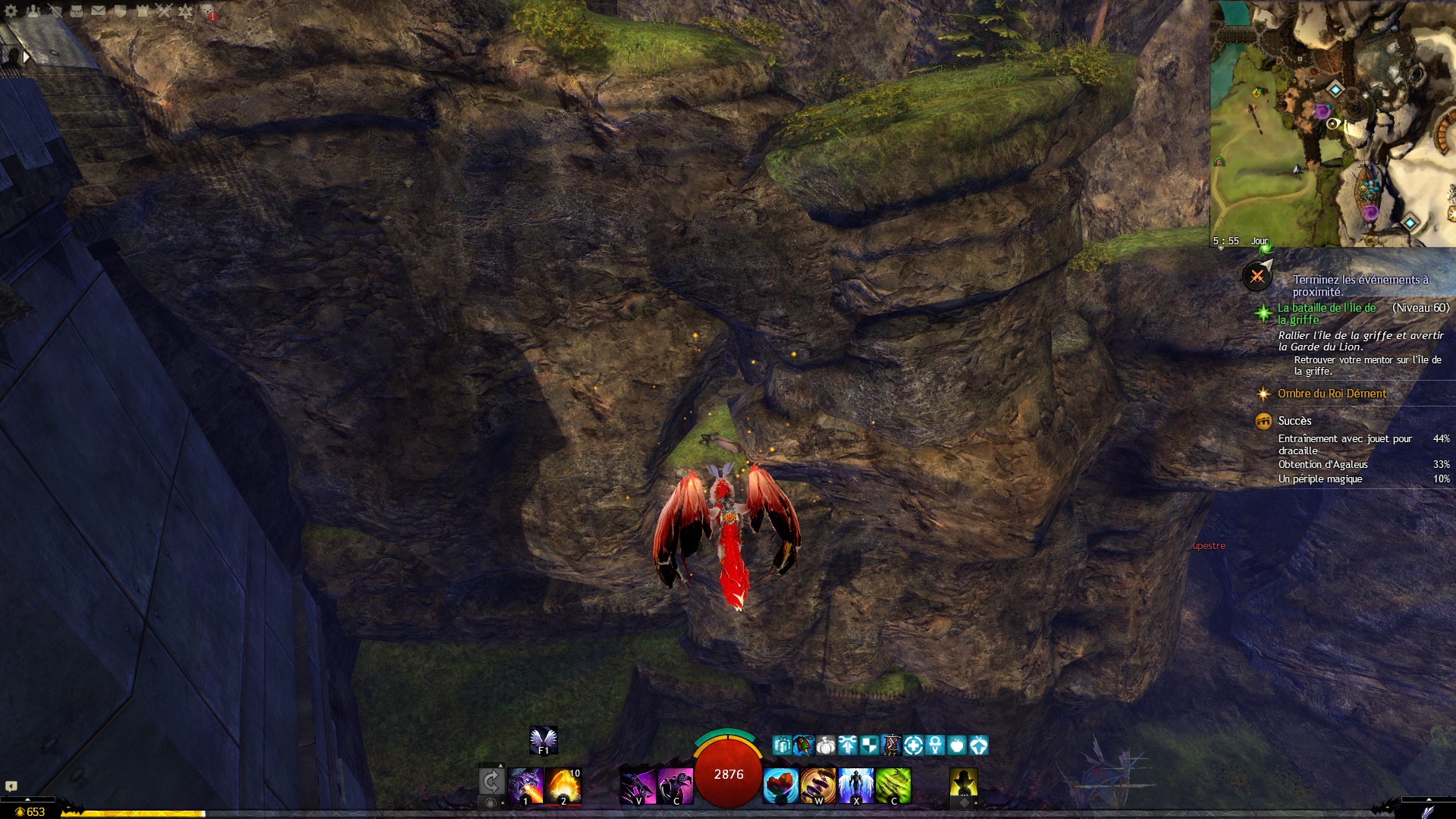
Task: Open the PvP crossed swords icon
Action: click(165, 11)
